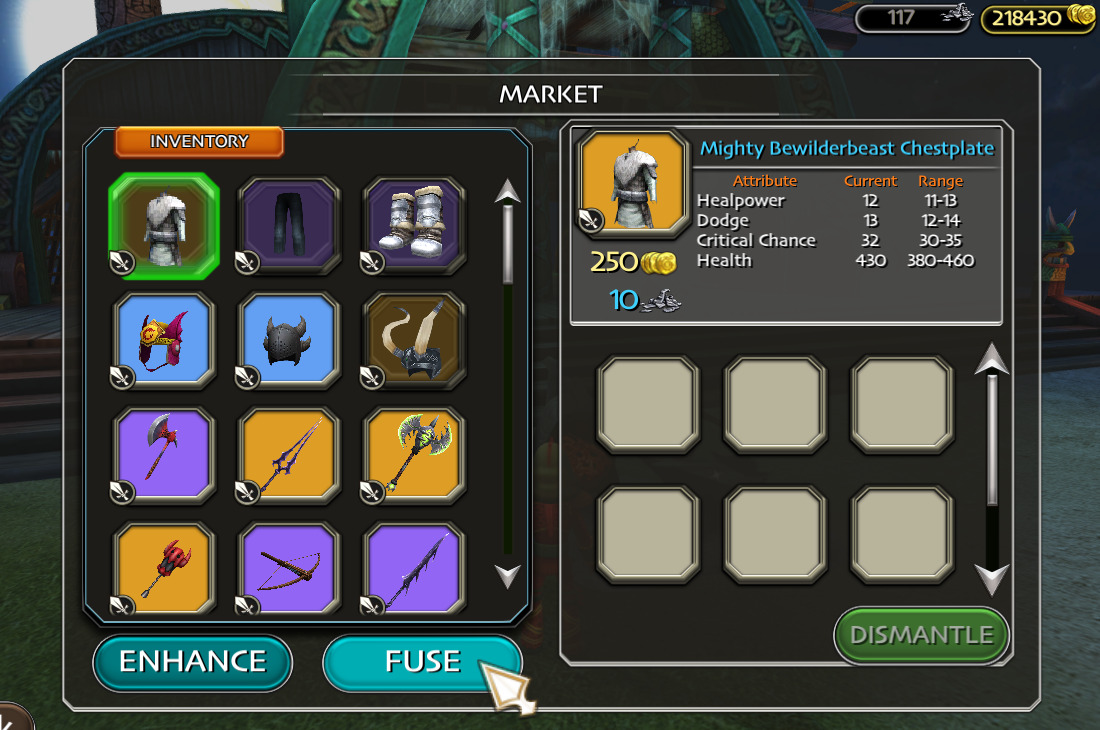Click the inventory list down arrow
The height and width of the screenshot is (730, 1100).
pos(508,575)
